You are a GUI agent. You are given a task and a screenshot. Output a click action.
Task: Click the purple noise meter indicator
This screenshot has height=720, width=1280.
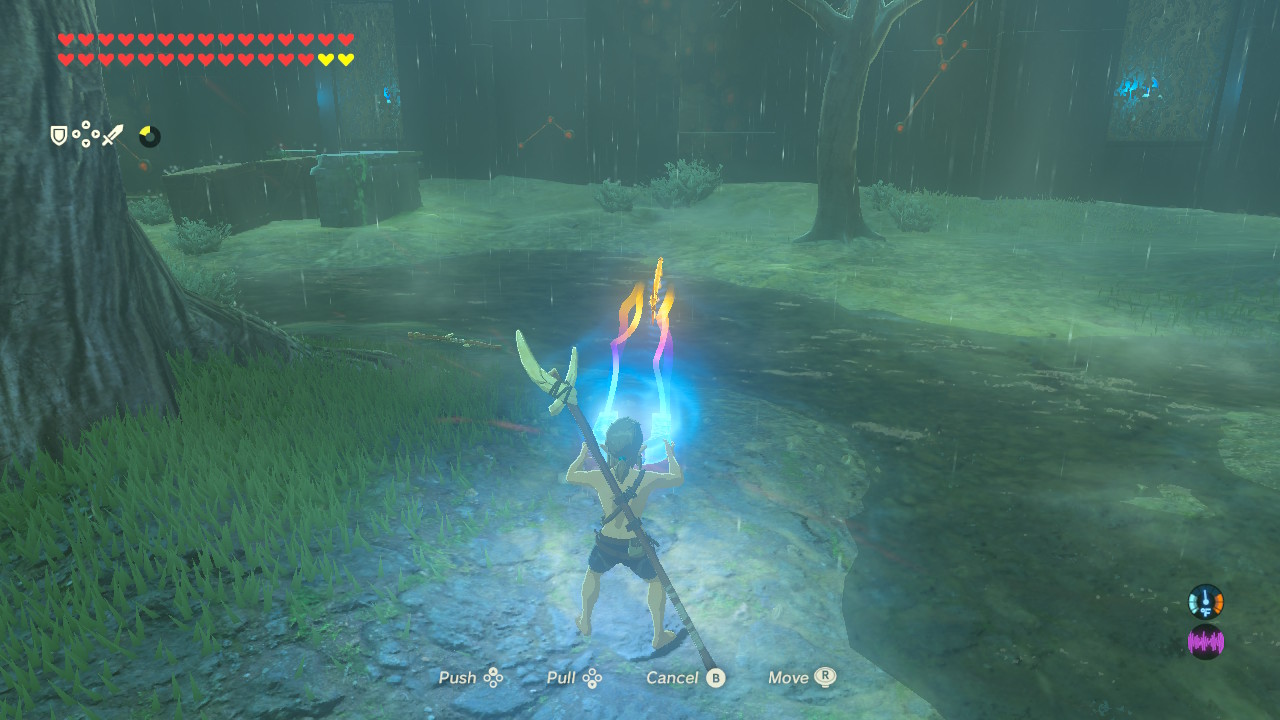pos(1205,640)
